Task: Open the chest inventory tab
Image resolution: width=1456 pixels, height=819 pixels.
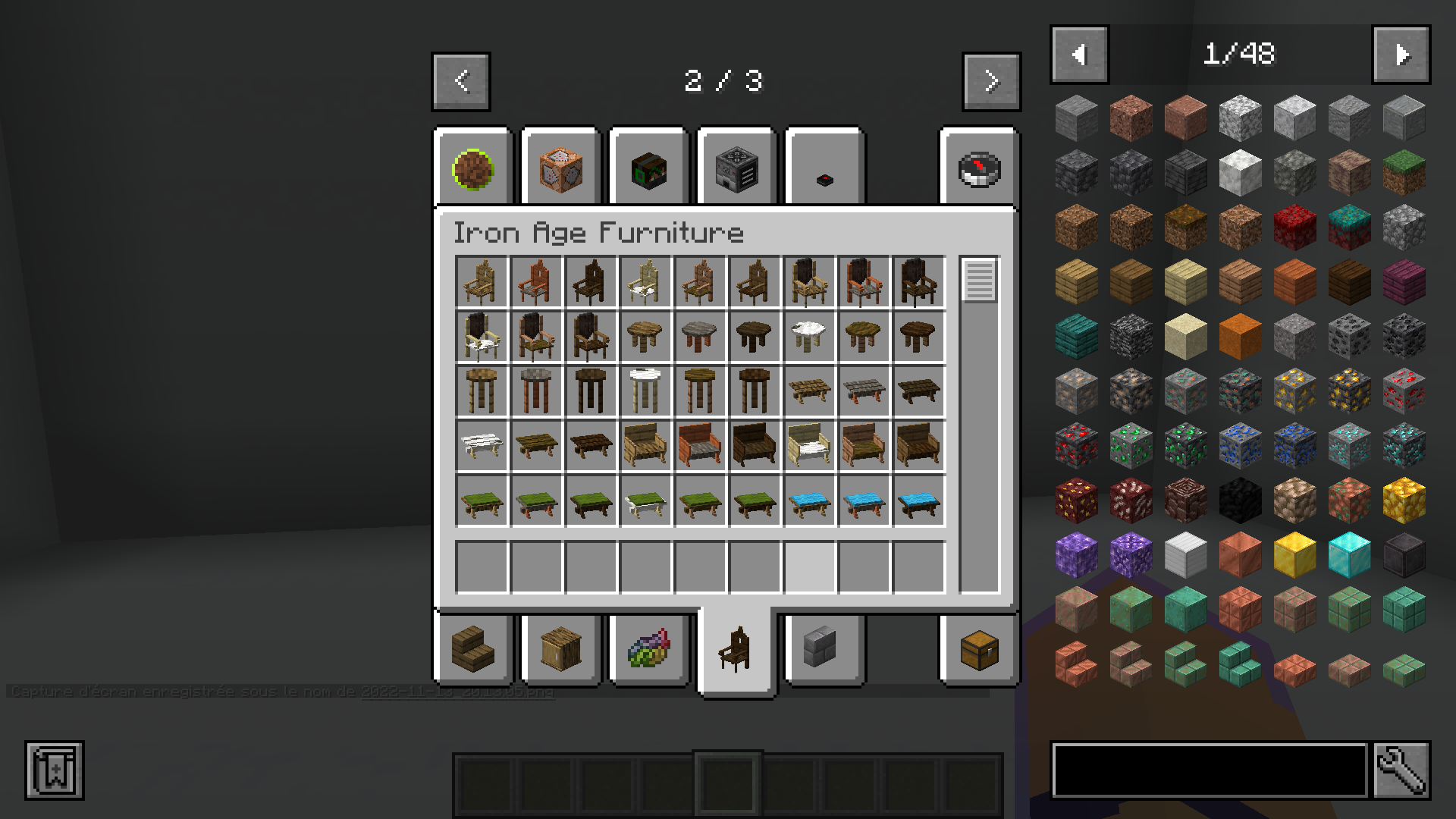Action: 978,650
